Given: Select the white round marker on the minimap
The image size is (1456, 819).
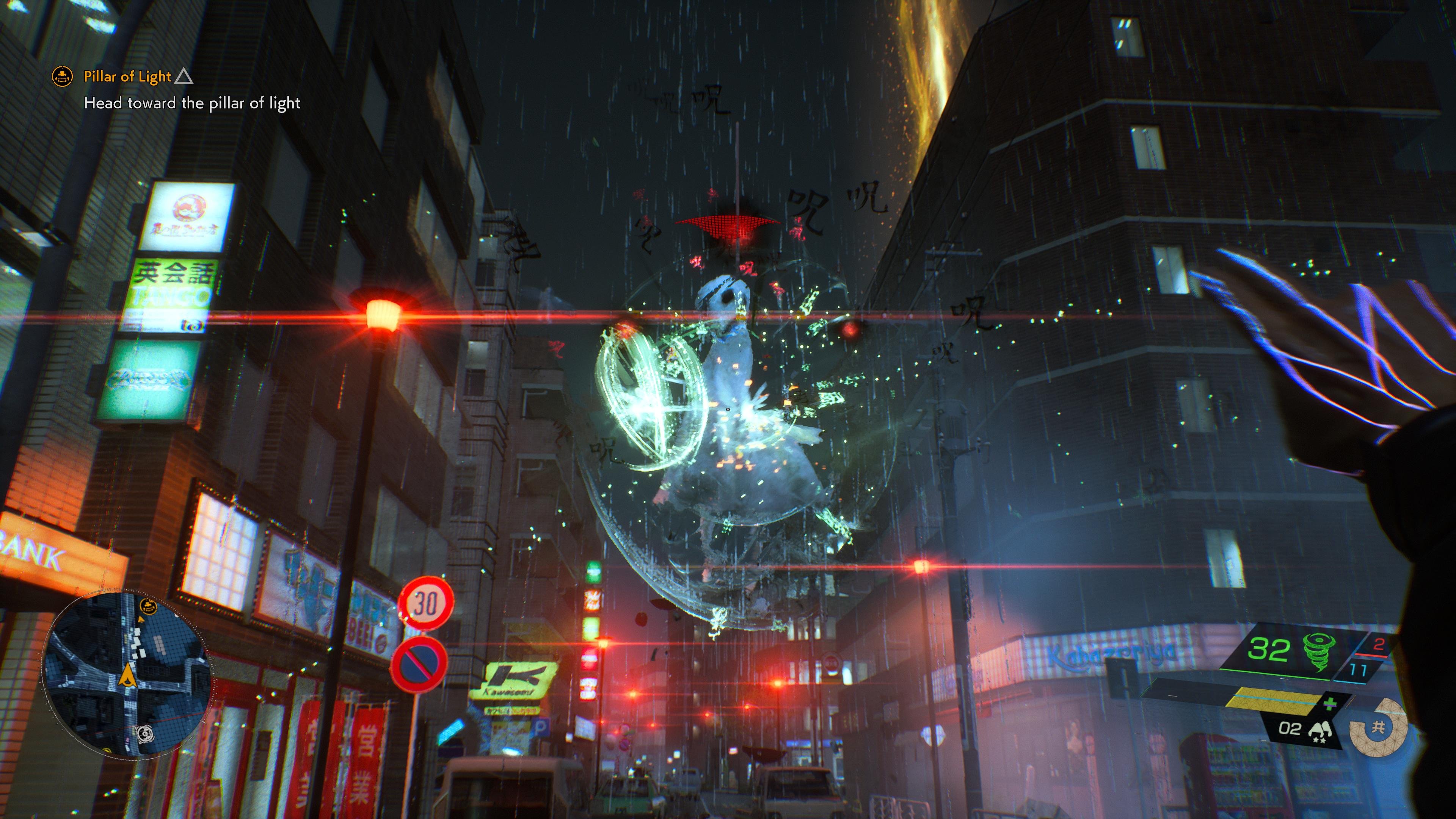Looking at the screenshot, I should (145, 734).
